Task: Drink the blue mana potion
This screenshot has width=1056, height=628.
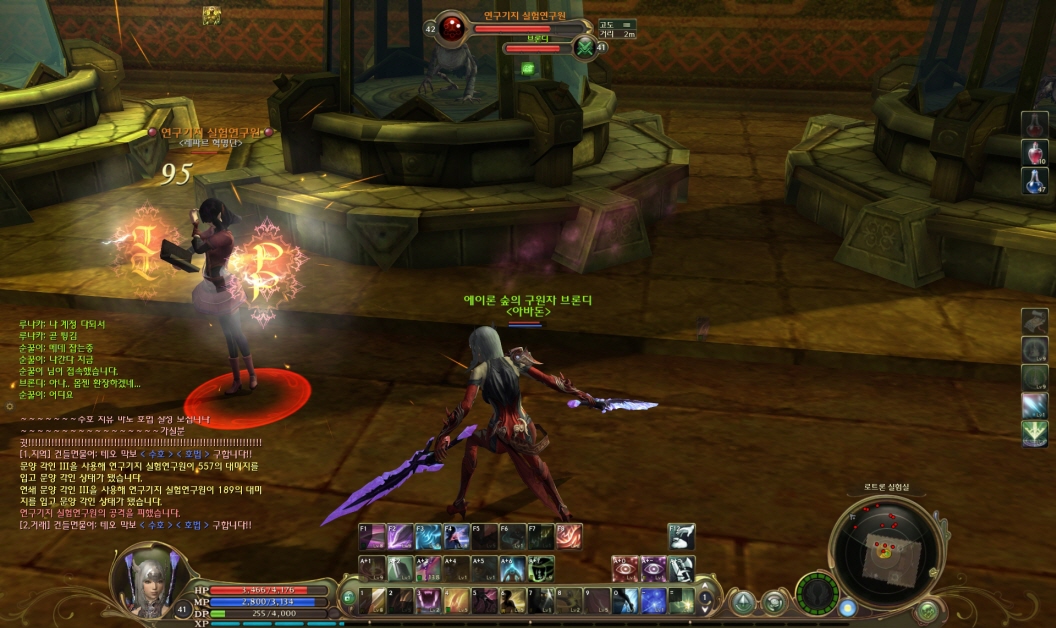Action: click(x=1034, y=181)
